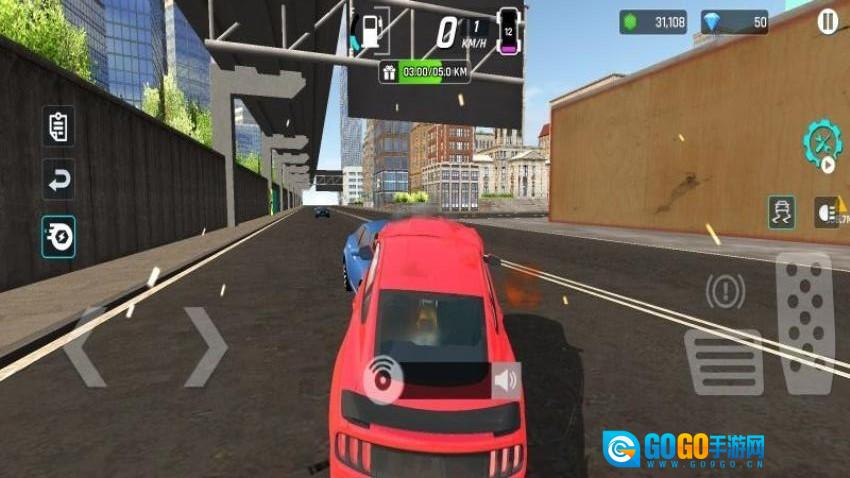
Task: Sound the car horn
Action: [x=506, y=380]
